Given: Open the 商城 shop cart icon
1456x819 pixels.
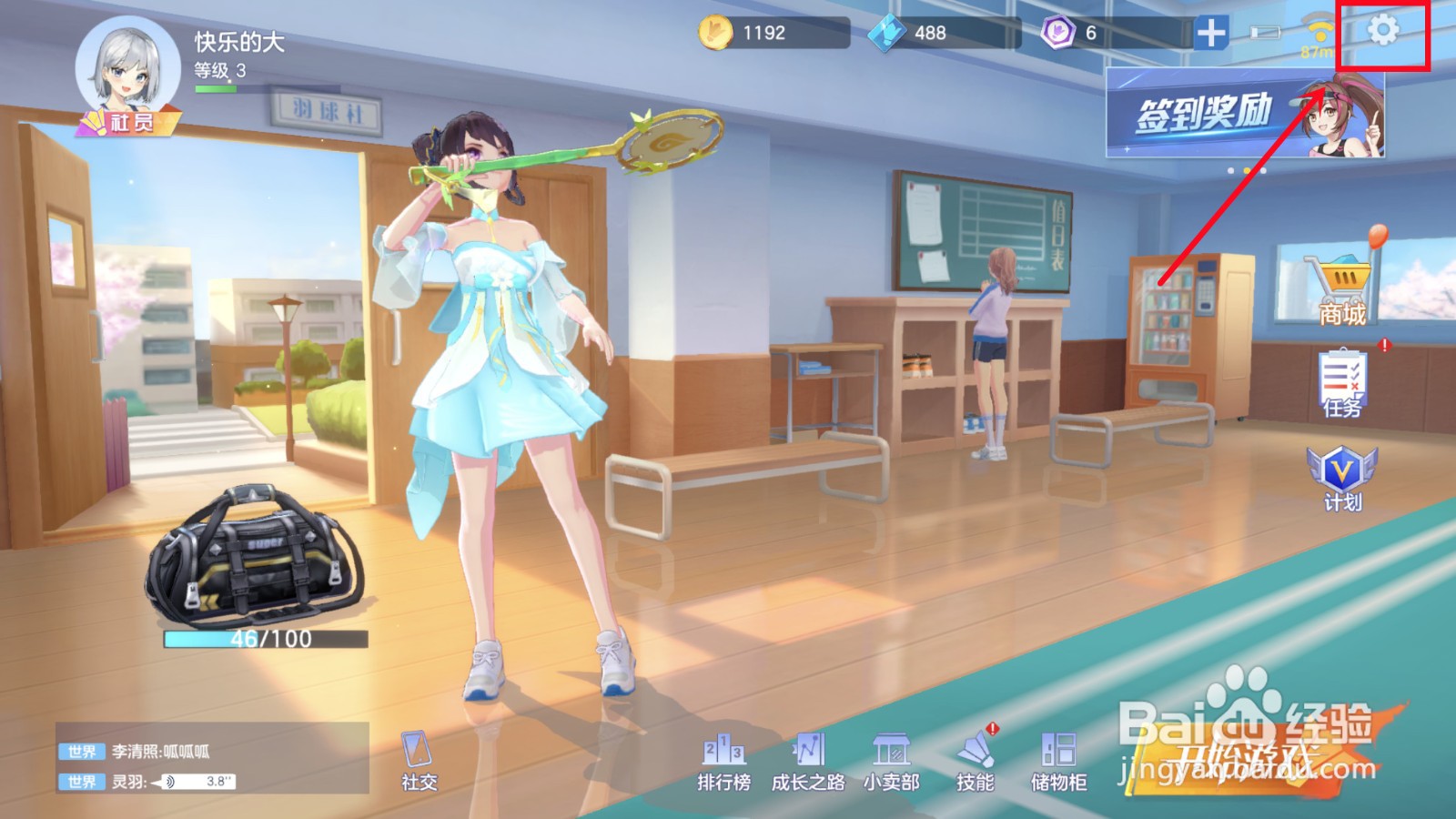Looking at the screenshot, I should [1342, 287].
